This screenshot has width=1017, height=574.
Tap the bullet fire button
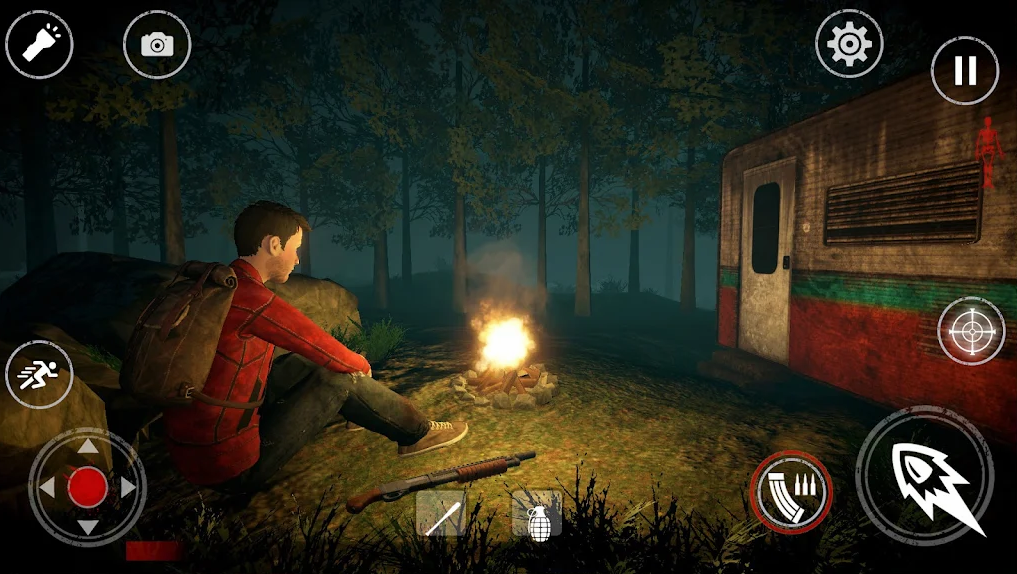click(925, 476)
